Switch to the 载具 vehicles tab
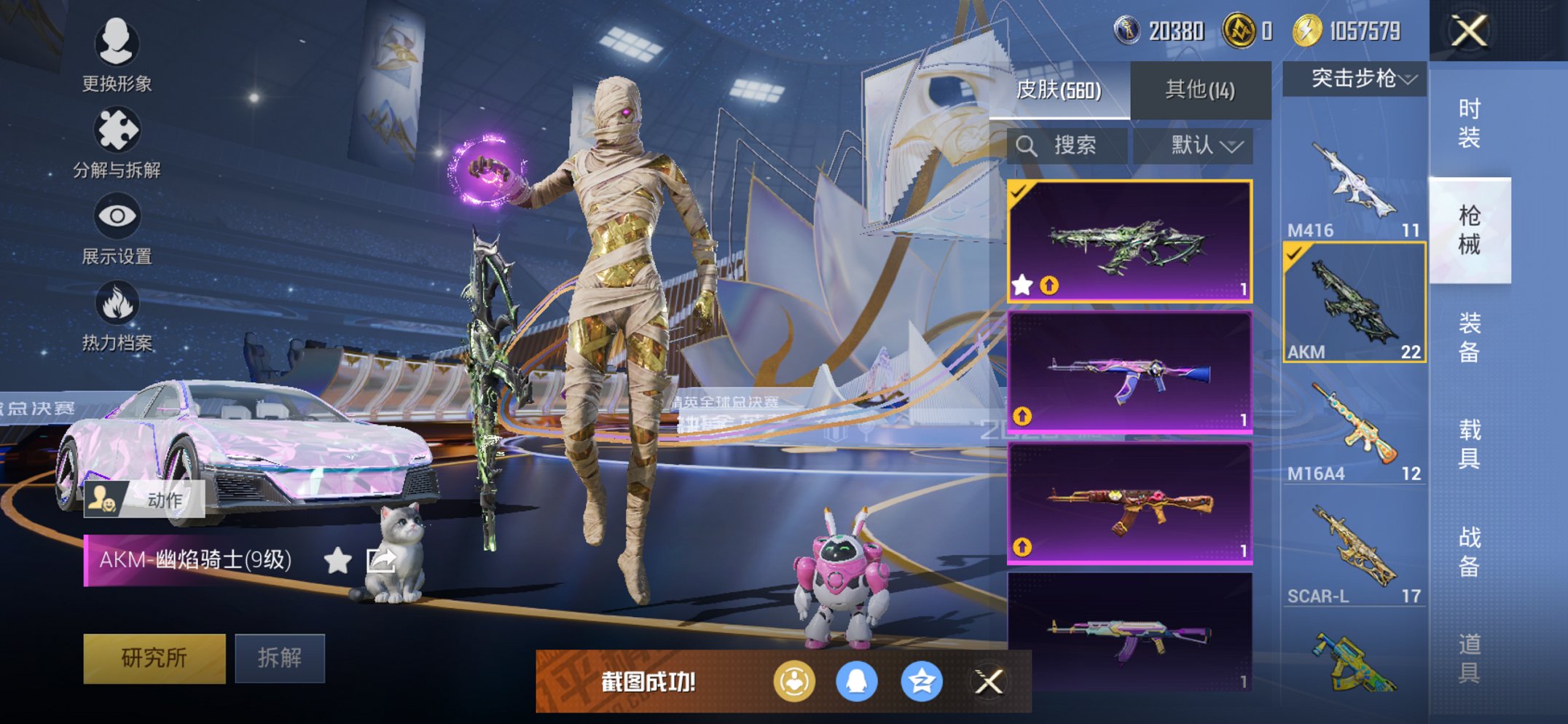1568x724 pixels. (x=1470, y=444)
